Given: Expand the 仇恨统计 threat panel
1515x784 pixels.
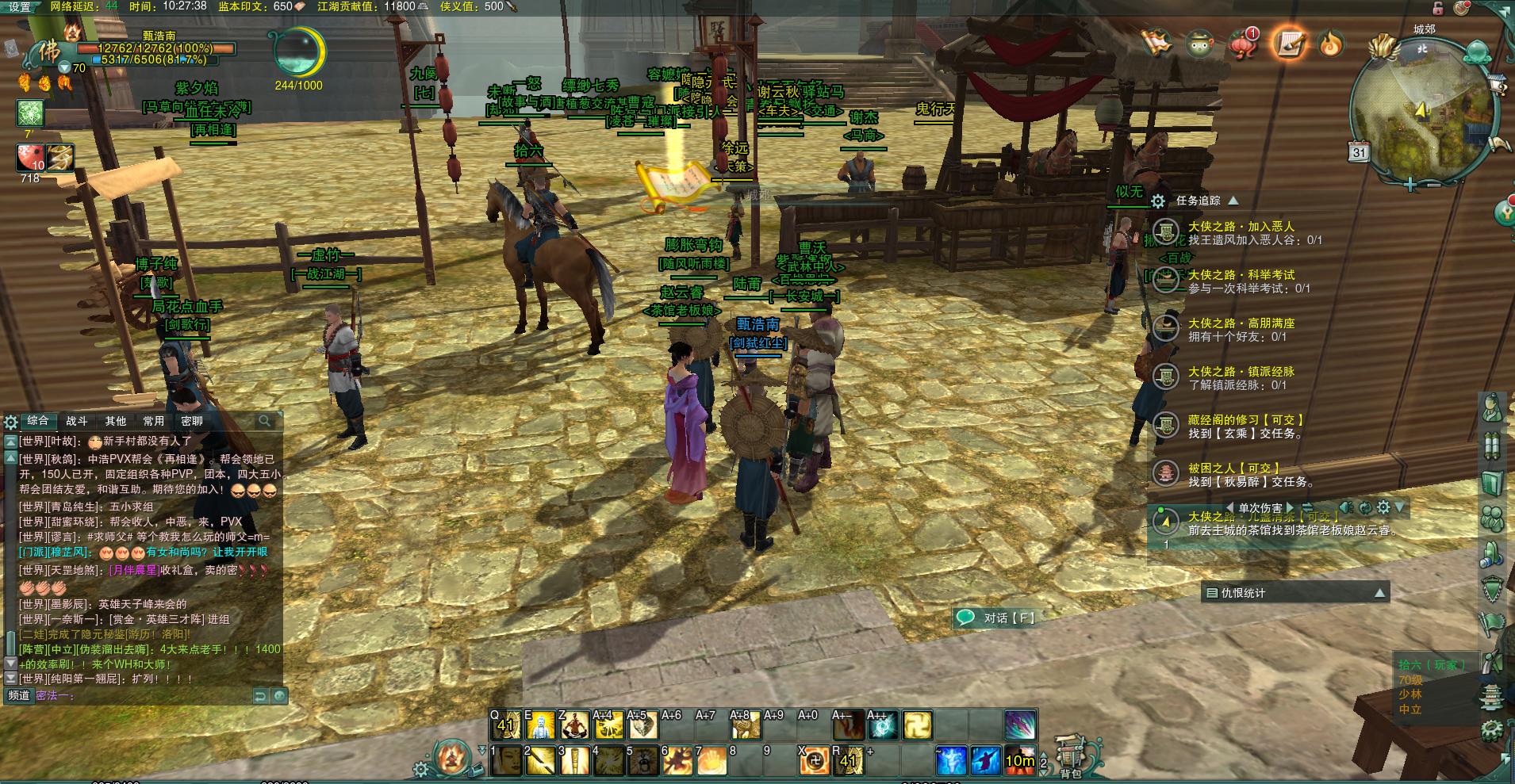Looking at the screenshot, I should [1379, 593].
